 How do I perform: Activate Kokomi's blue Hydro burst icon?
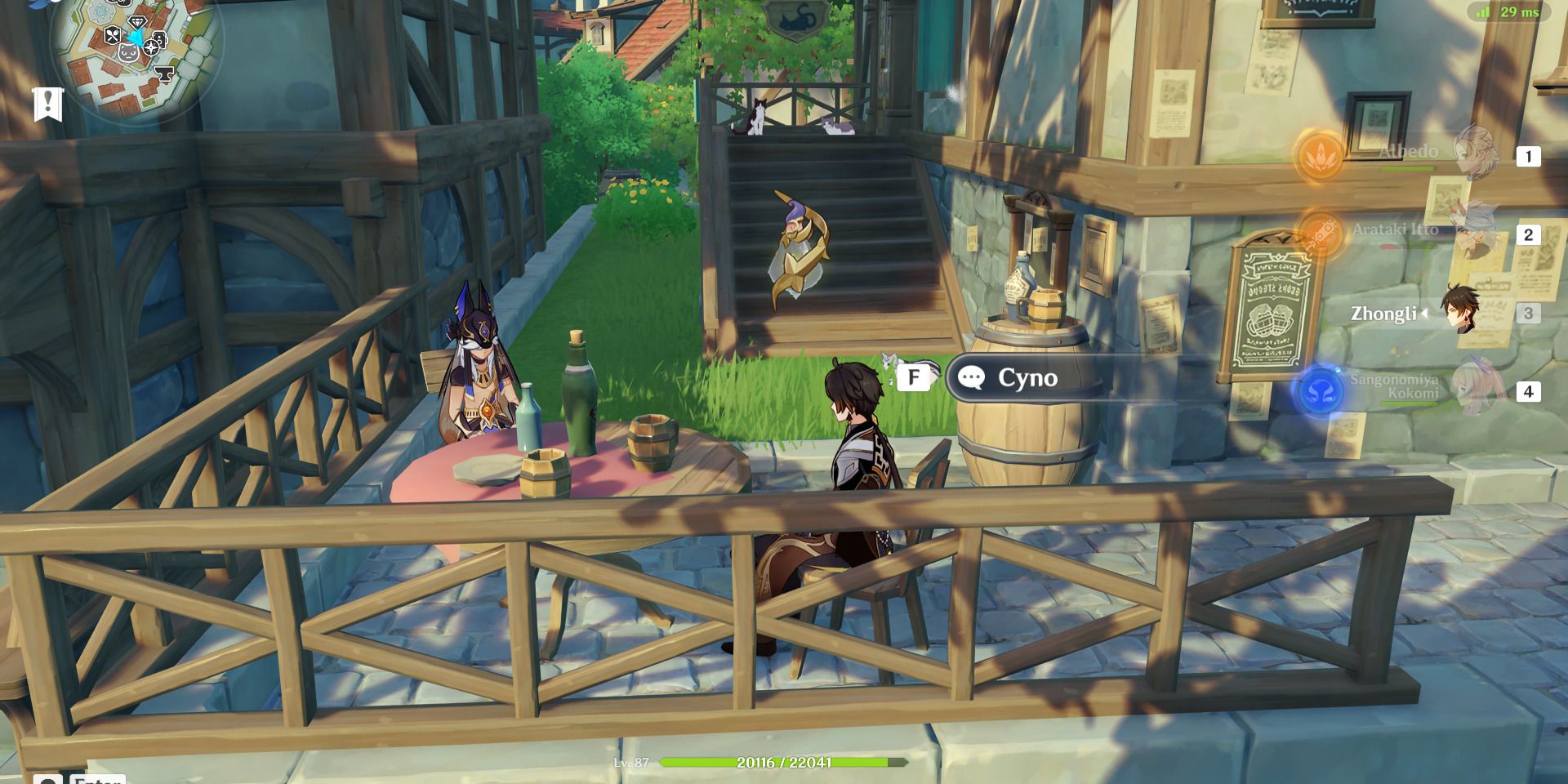[x=1319, y=392]
